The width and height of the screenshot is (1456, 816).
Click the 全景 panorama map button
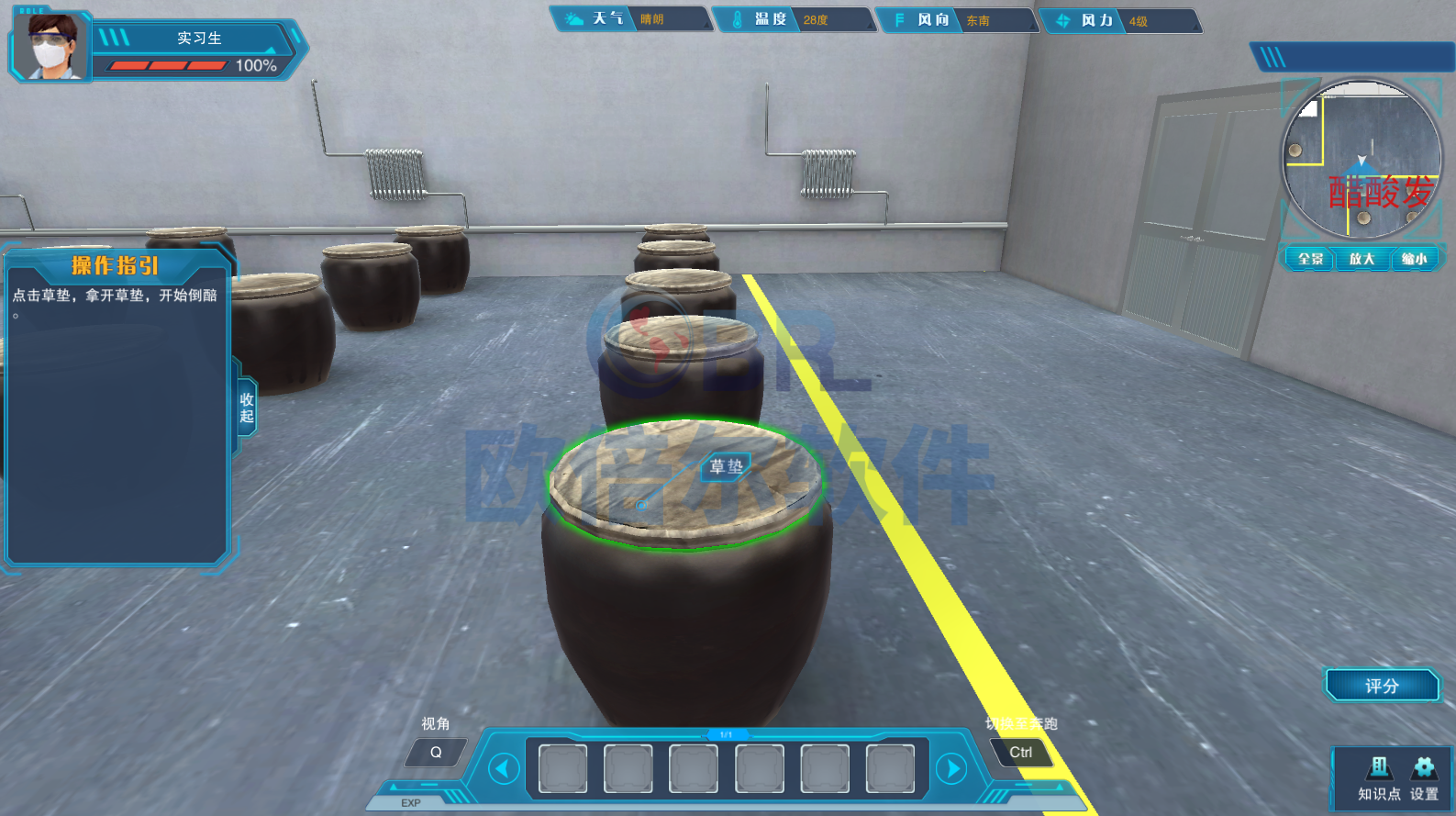[1310, 259]
